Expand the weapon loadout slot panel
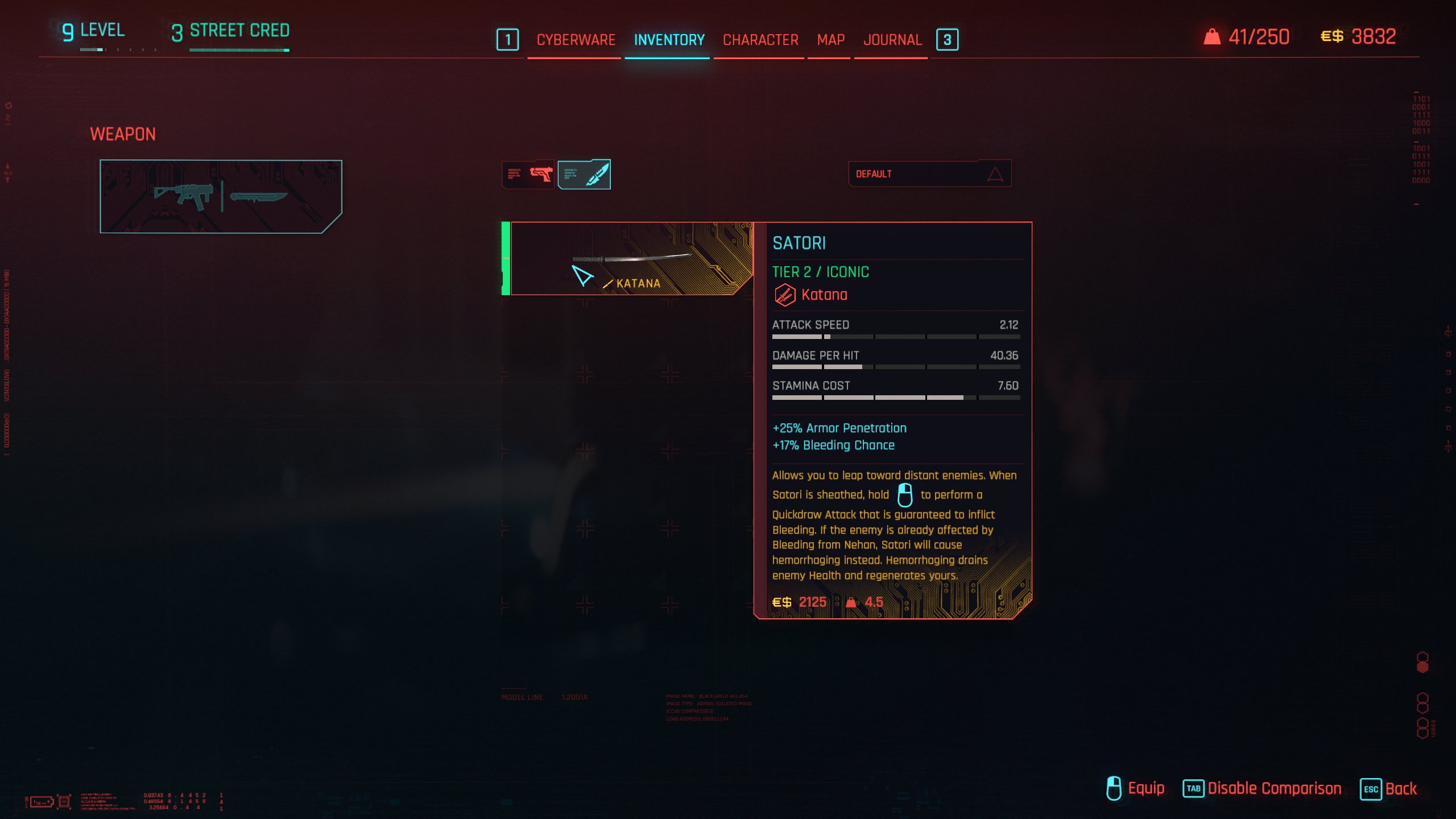The height and width of the screenshot is (819, 1456). (221, 196)
